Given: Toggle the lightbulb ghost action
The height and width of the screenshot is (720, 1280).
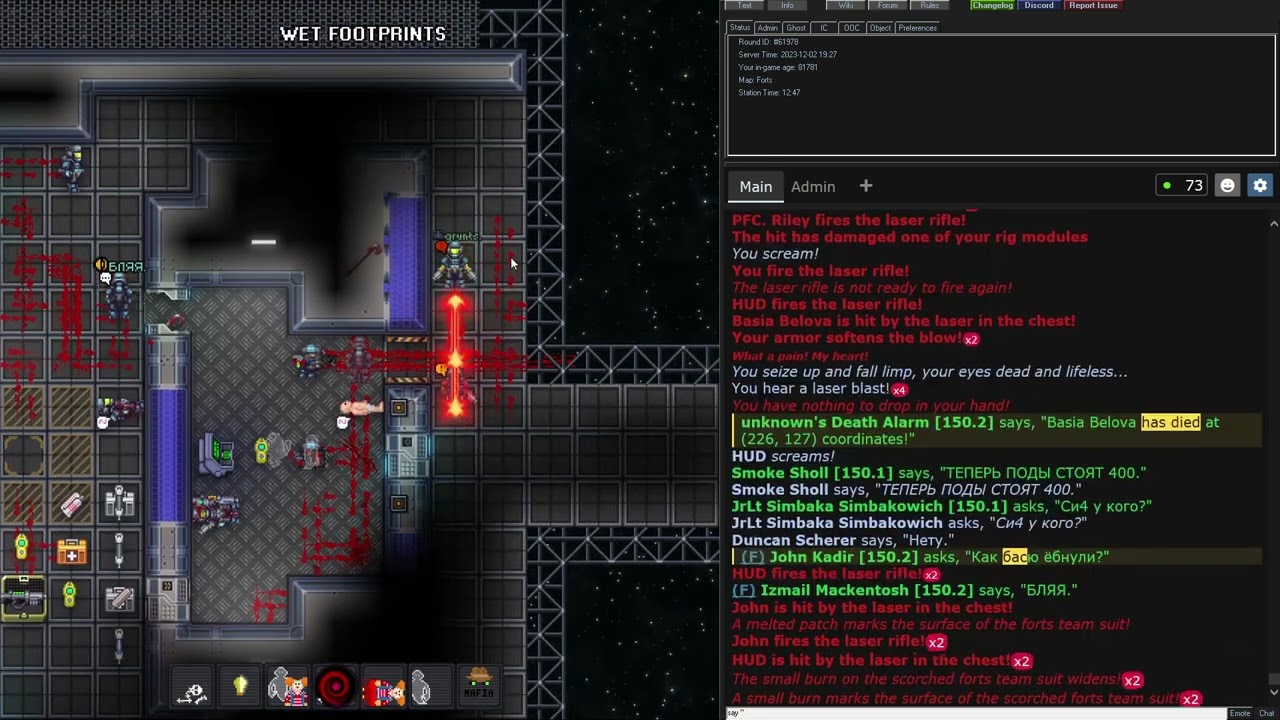Looking at the screenshot, I should (x=240, y=687).
